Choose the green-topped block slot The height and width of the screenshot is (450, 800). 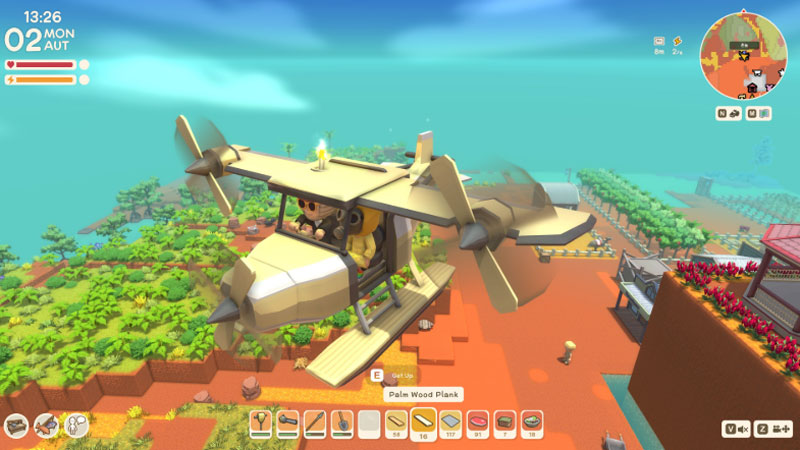tap(505, 422)
